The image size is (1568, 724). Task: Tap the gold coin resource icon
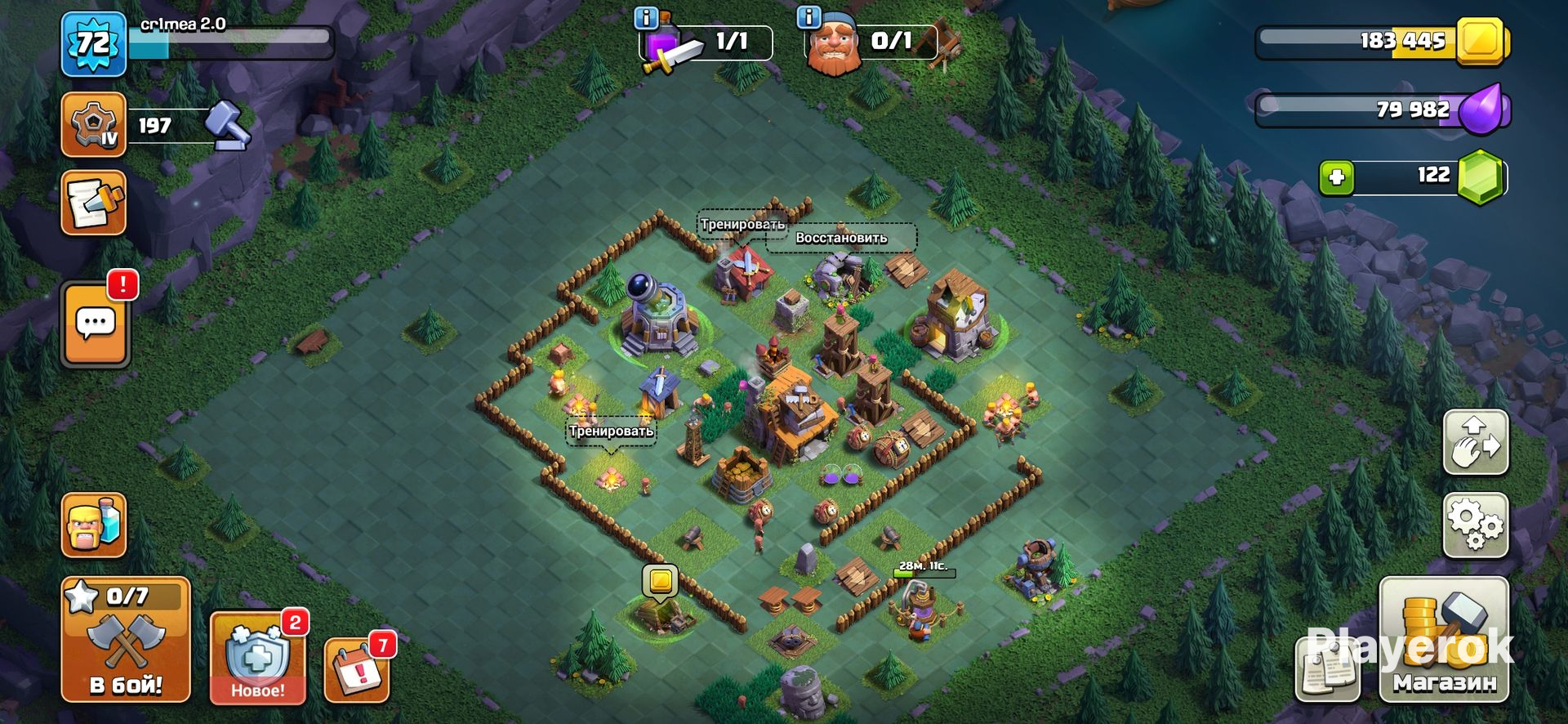pyautogui.click(x=1482, y=39)
